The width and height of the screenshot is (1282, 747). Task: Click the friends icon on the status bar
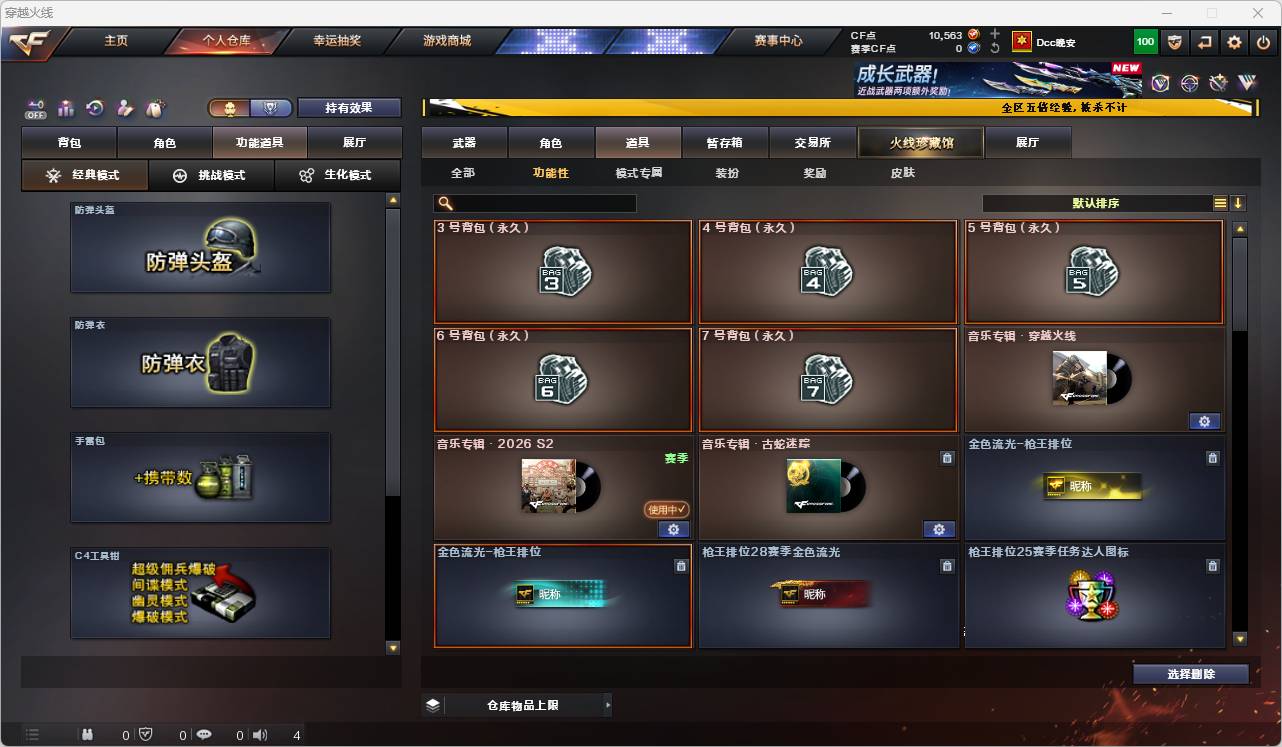coord(89,735)
